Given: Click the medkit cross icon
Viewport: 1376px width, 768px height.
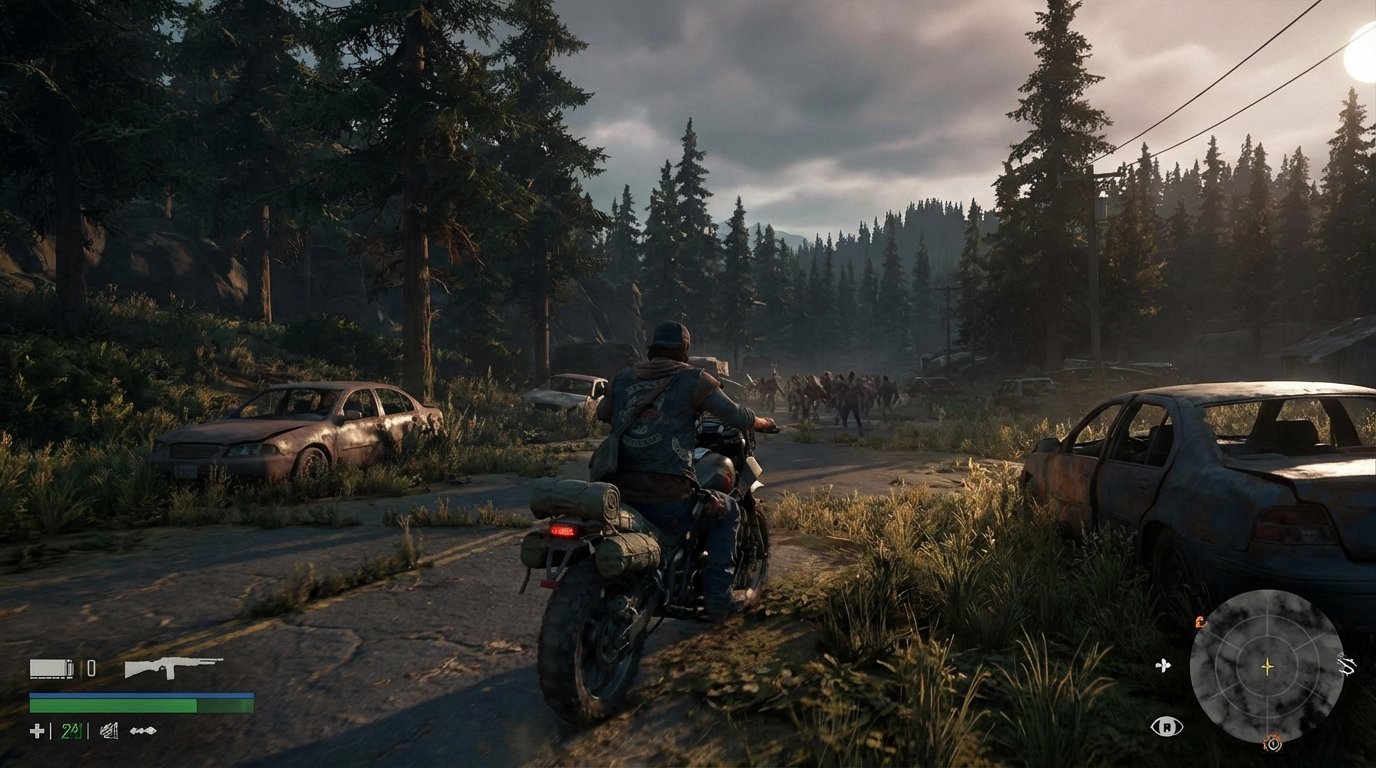Looking at the screenshot, I should (x=38, y=731).
